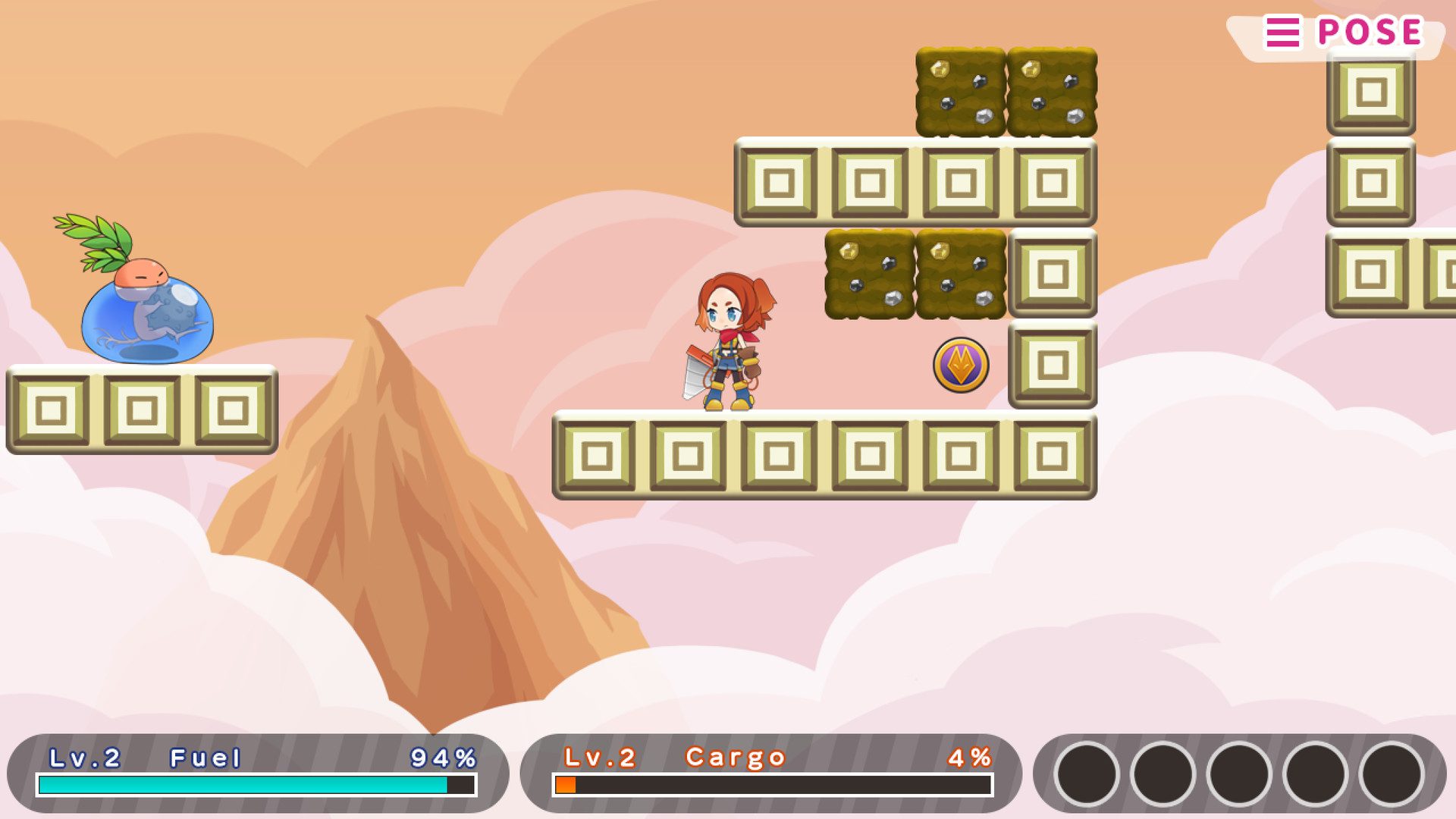Open the menu via the hamburger icon

coord(1282,32)
